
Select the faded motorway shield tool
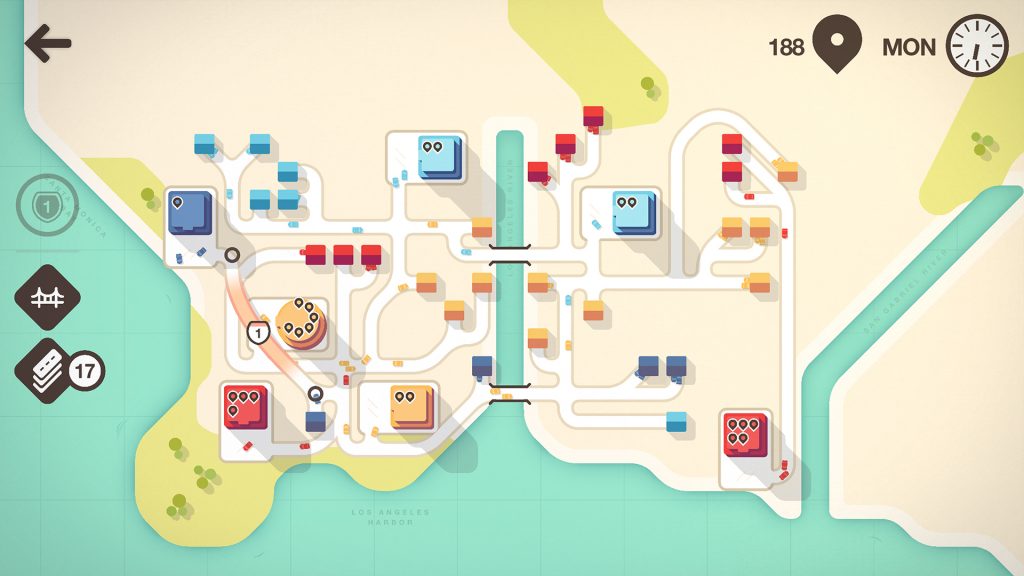(x=47, y=207)
